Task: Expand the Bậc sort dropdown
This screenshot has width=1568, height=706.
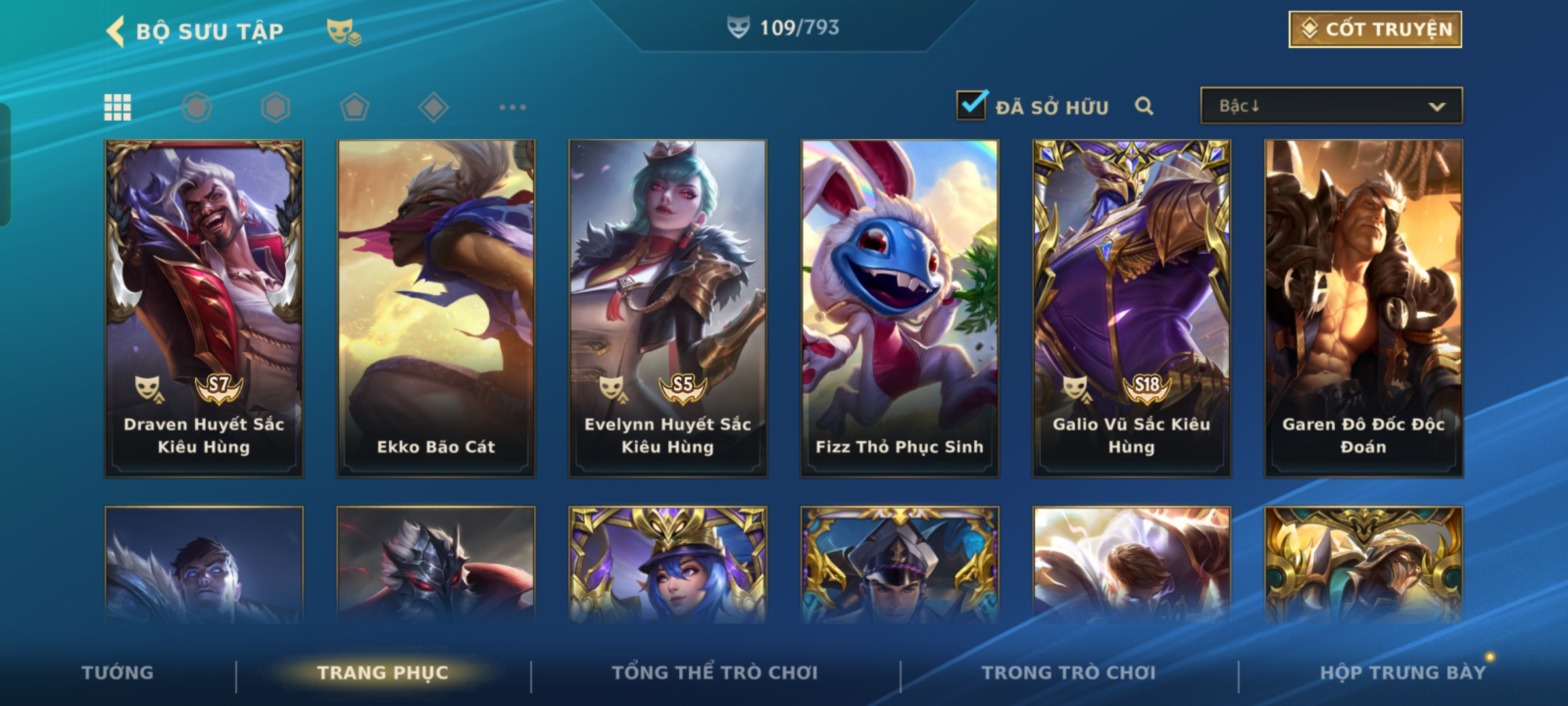Action: pyautogui.click(x=1331, y=106)
